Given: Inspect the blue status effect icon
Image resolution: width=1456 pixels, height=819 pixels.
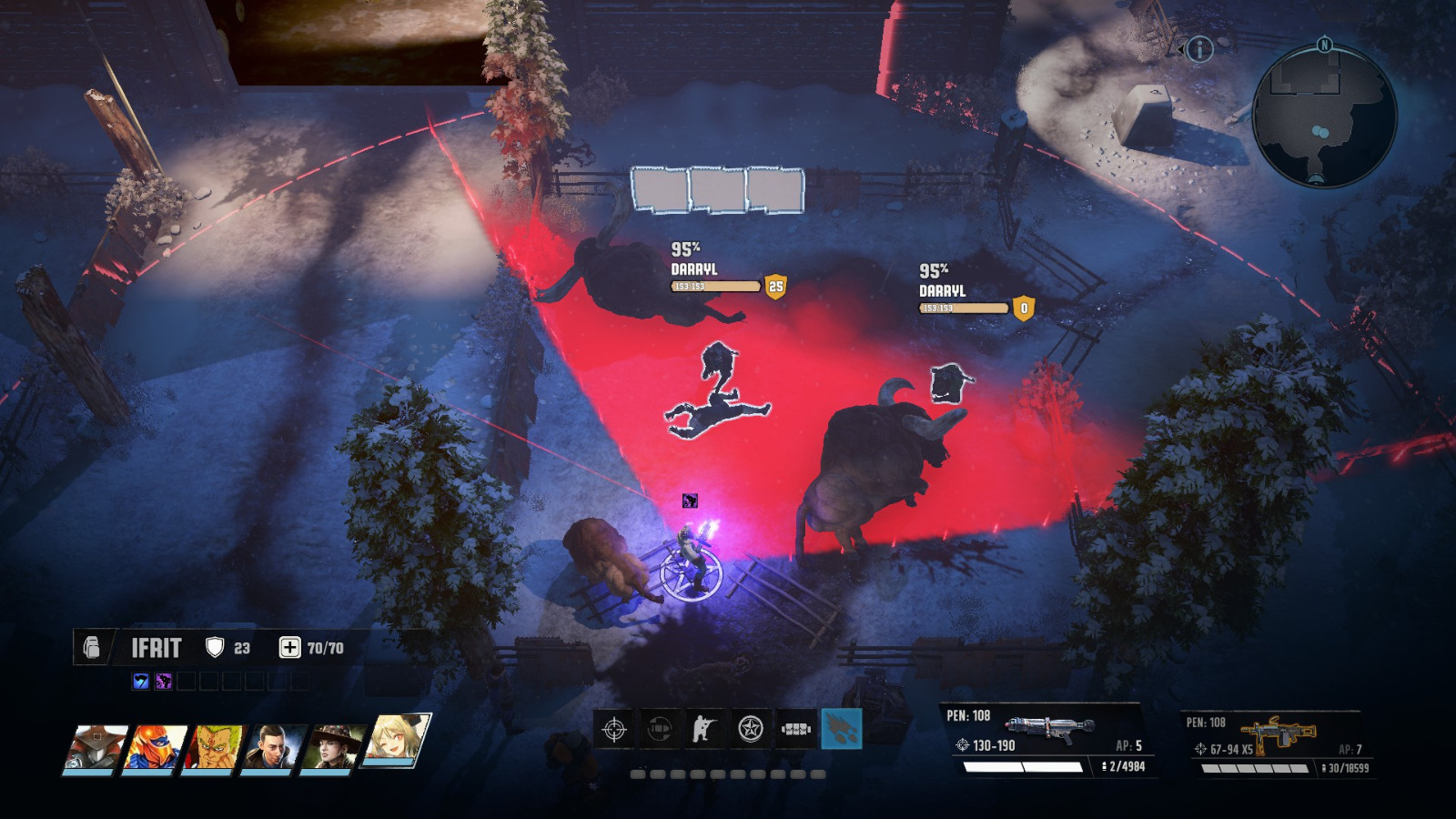Looking at the screenshot, I should pos(141,681).
